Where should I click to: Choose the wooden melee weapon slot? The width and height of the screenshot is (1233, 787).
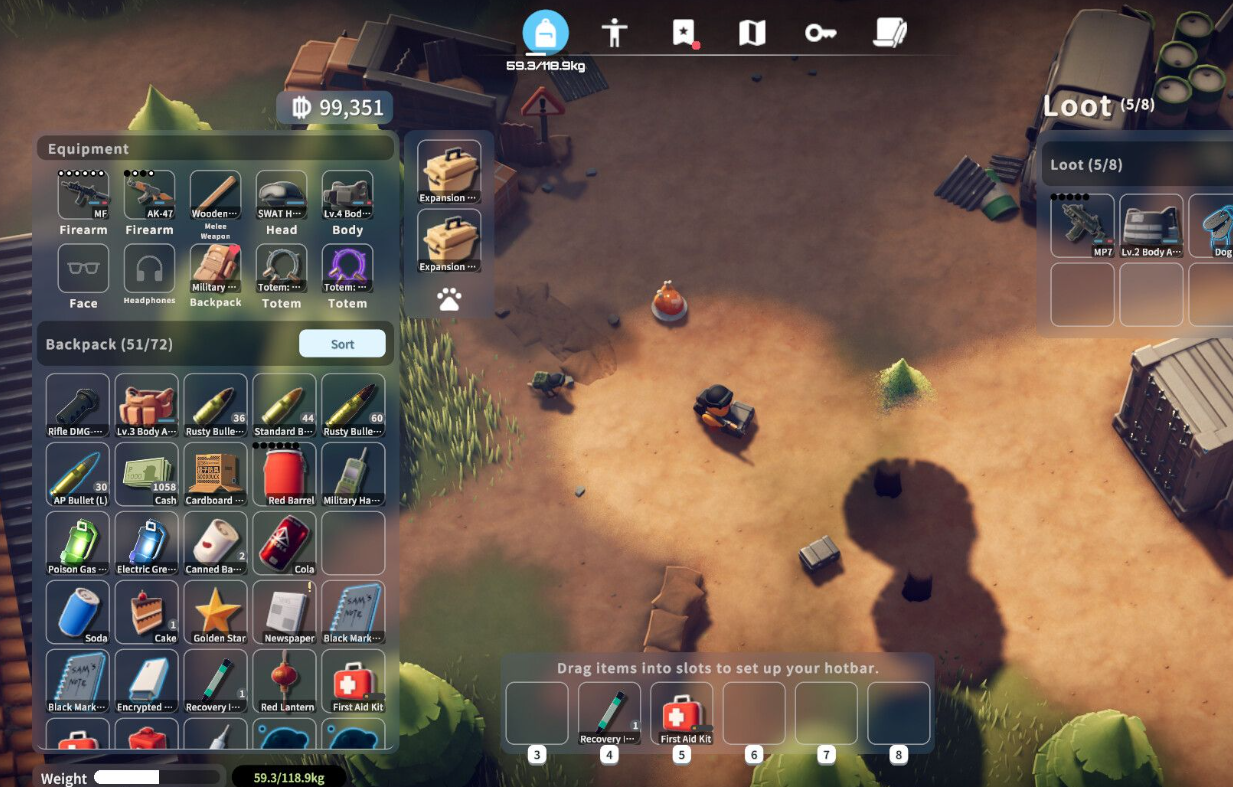click(215, 195)
